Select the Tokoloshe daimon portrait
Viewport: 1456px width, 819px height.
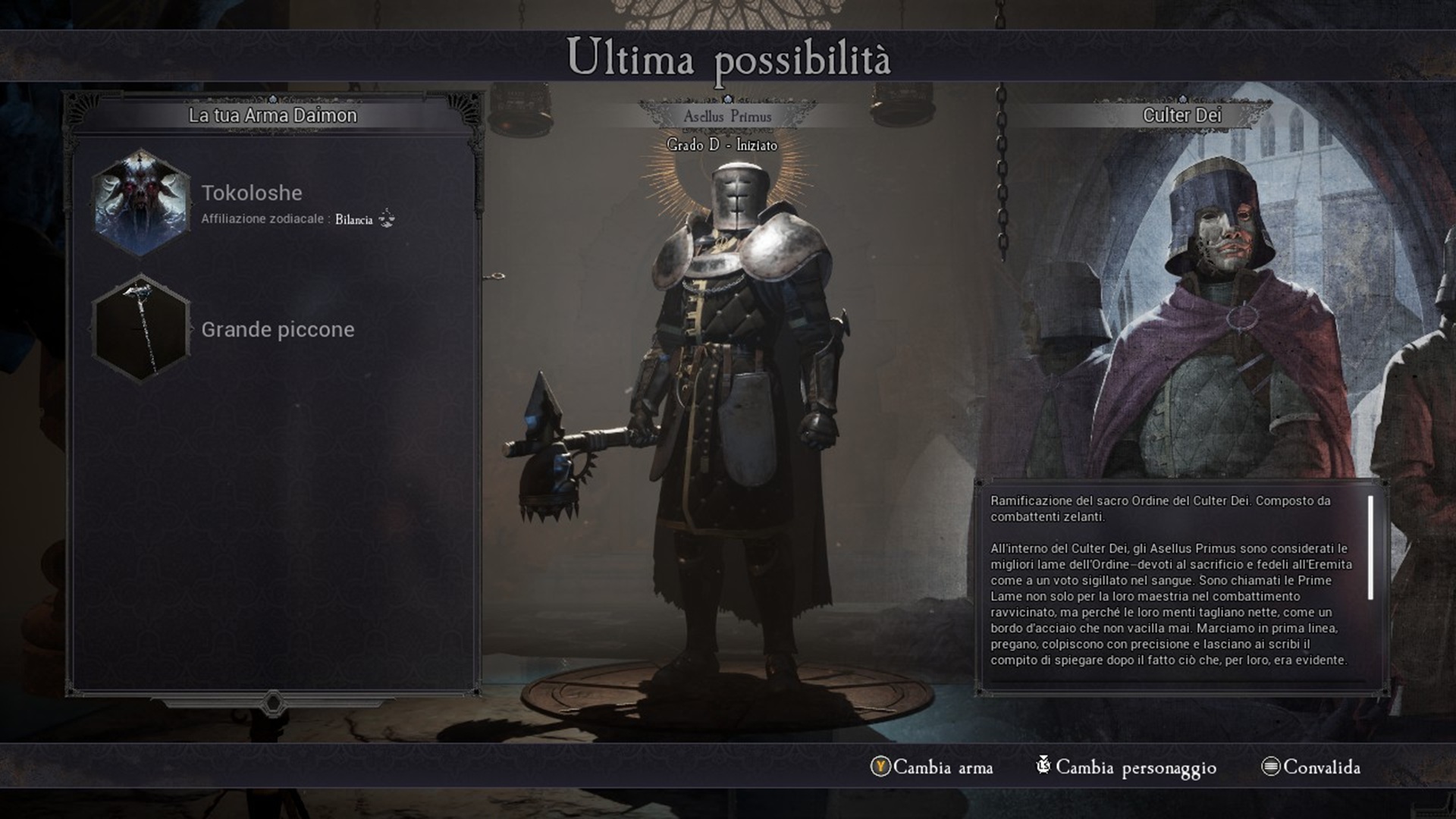(140, 203)
